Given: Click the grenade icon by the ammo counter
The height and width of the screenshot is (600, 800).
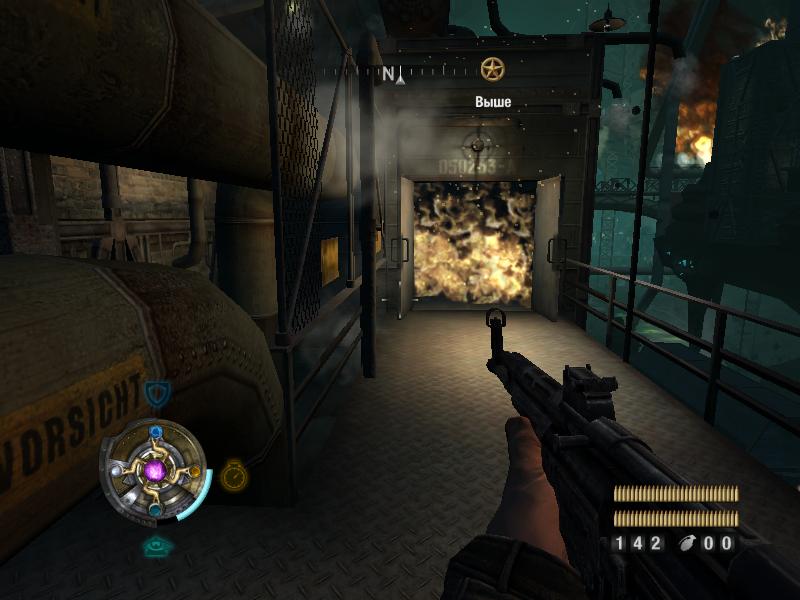Looking at the screenshot, I should (x=686, y=544).
